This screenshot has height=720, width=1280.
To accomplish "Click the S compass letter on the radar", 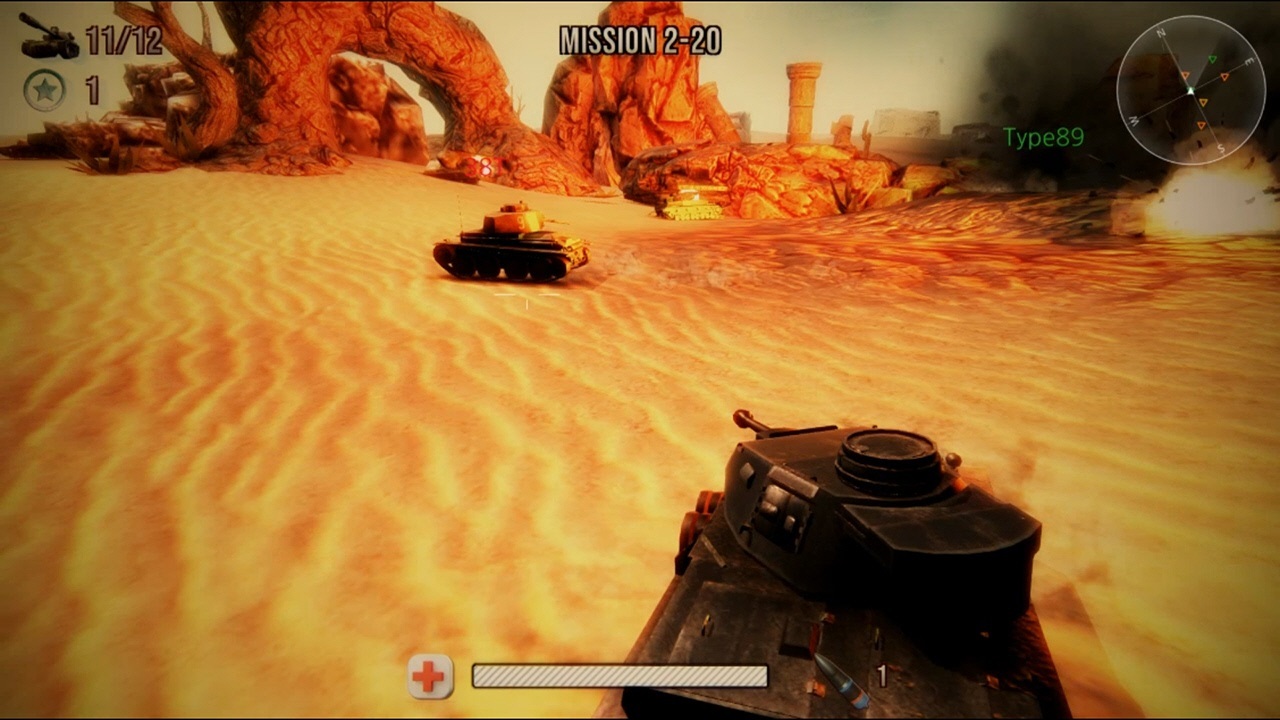I will click(x=1221, y=147).
